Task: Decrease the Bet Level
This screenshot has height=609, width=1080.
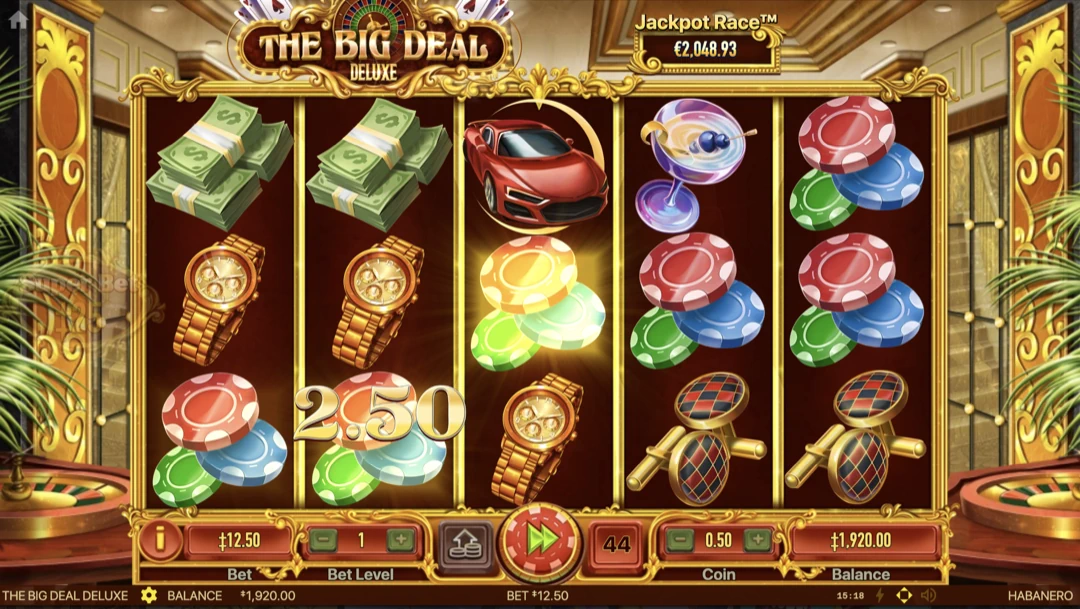Action: click(321, 541)
